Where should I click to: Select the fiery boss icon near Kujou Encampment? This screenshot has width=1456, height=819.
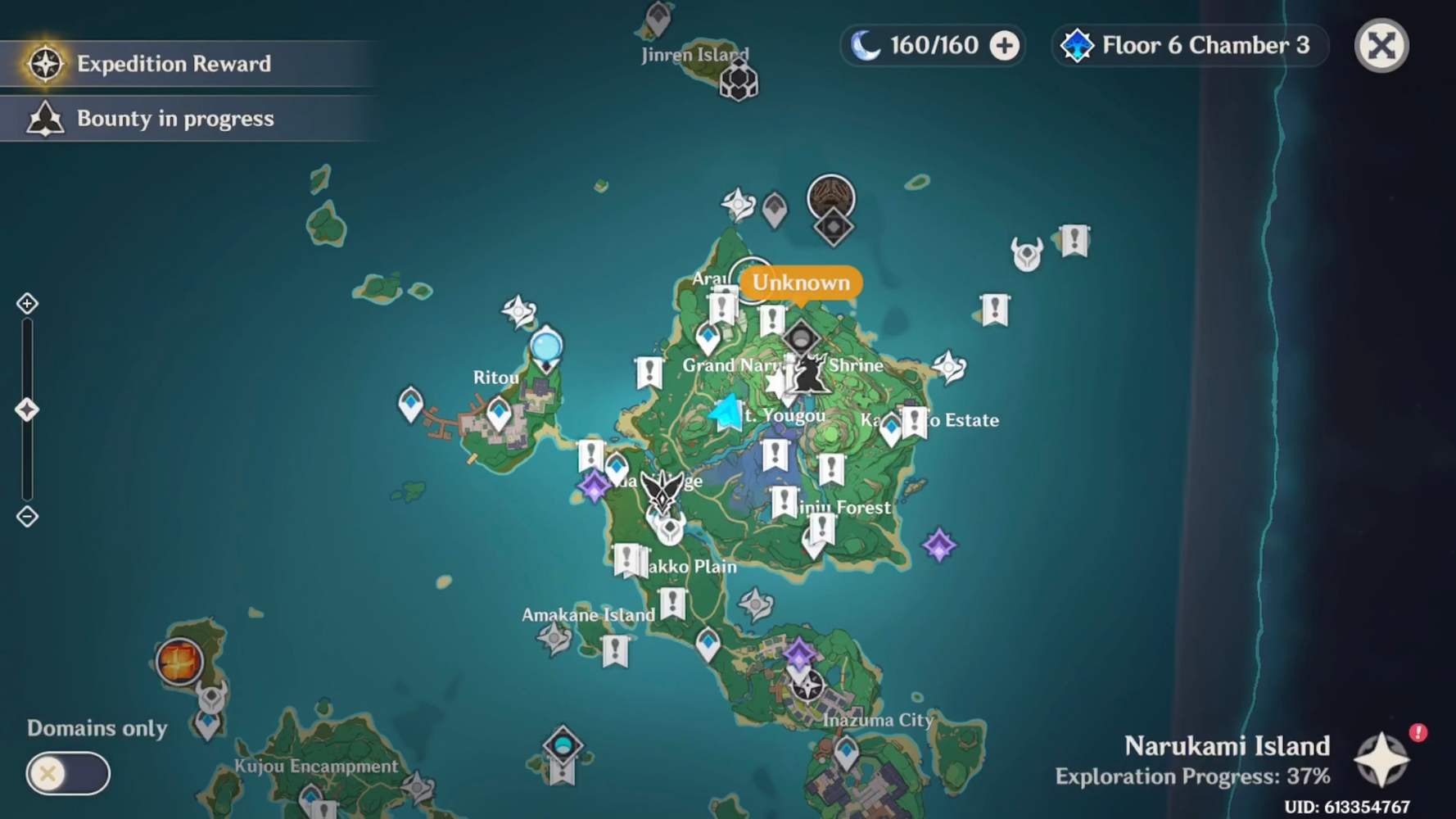[179, 660]
